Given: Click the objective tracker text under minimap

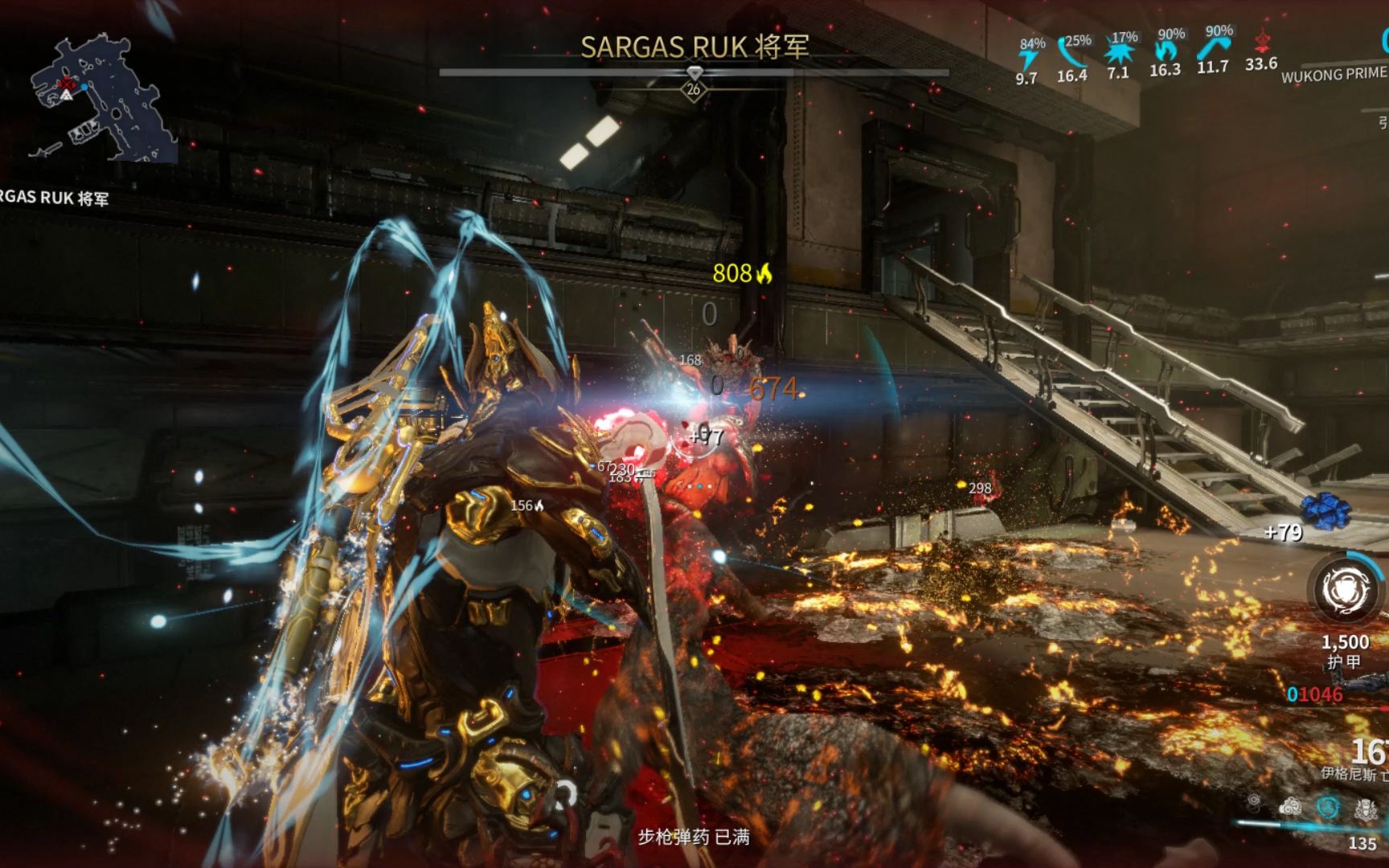Looking at the screenshot, I should pos(53,198).
